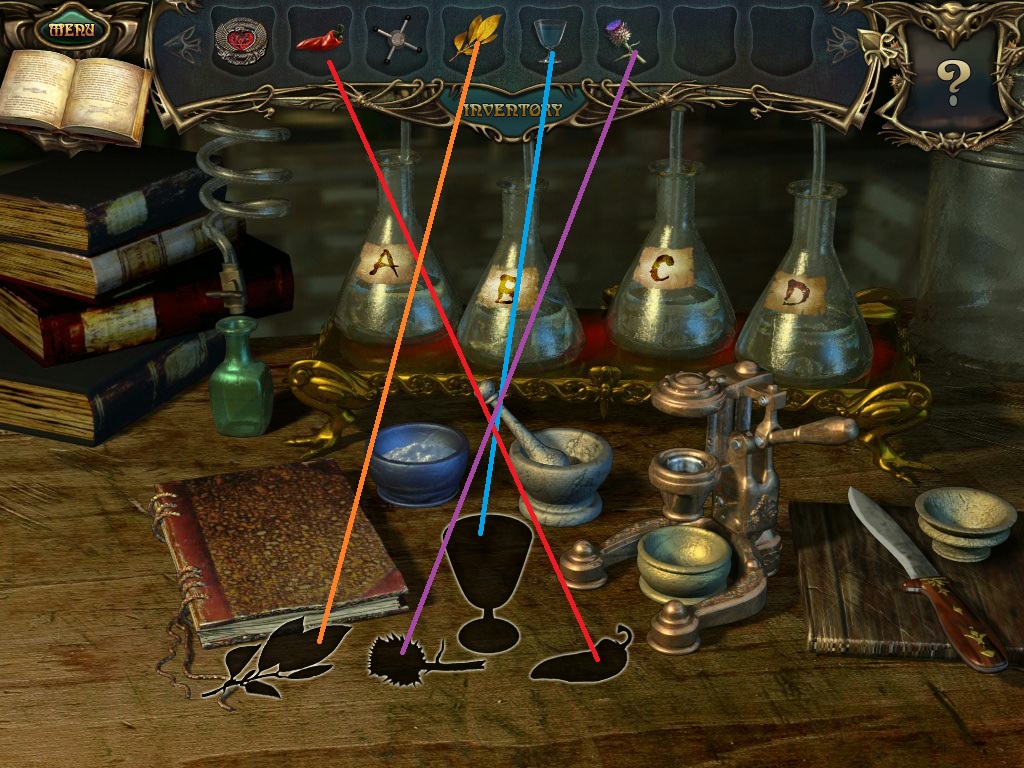Open the journal book

73,97
